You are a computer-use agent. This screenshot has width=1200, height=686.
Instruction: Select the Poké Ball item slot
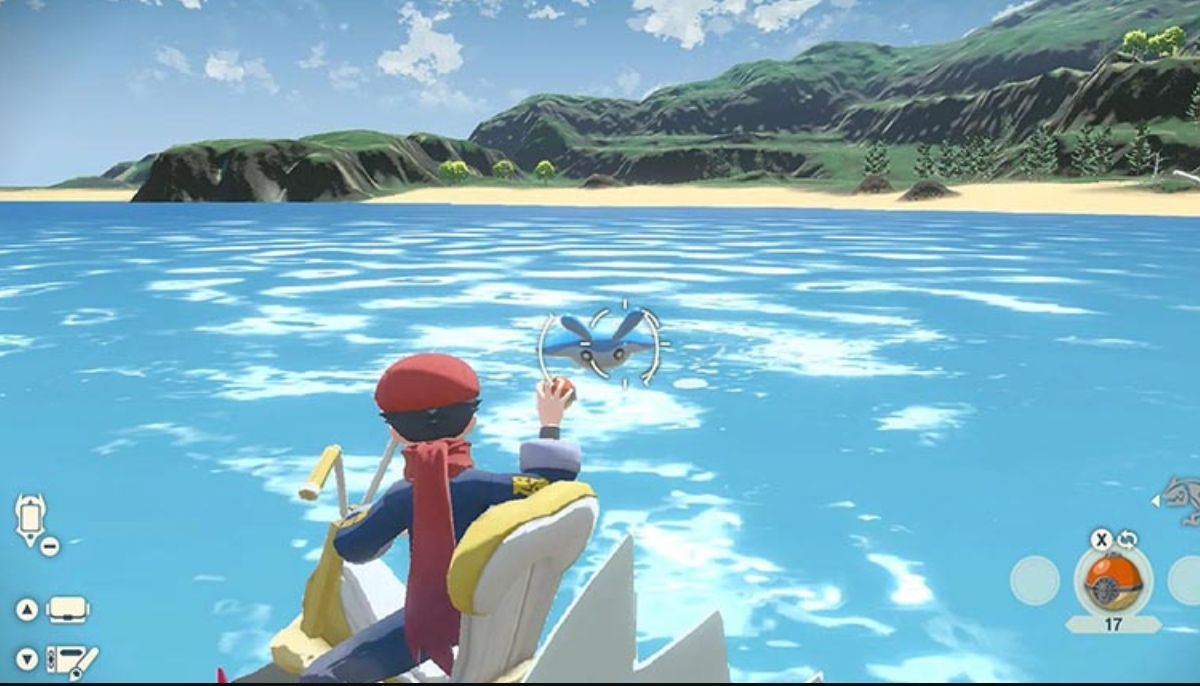pos(1112,581)
